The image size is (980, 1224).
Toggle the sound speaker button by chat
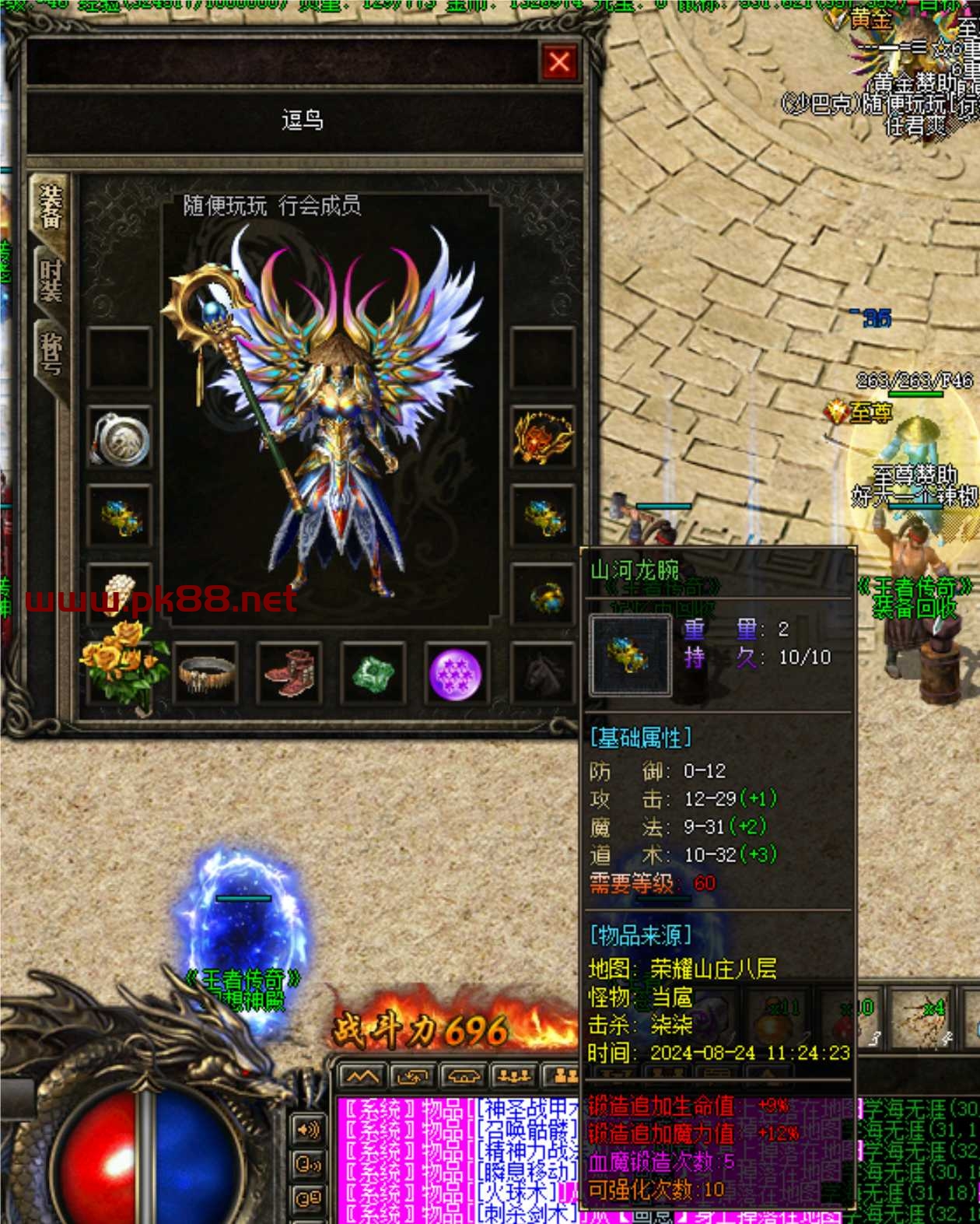pos(308,1130)
